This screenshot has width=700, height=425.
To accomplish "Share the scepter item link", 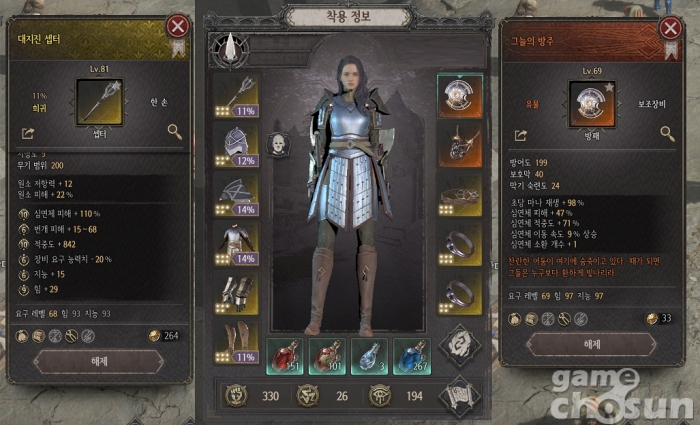I will [27, 132].
